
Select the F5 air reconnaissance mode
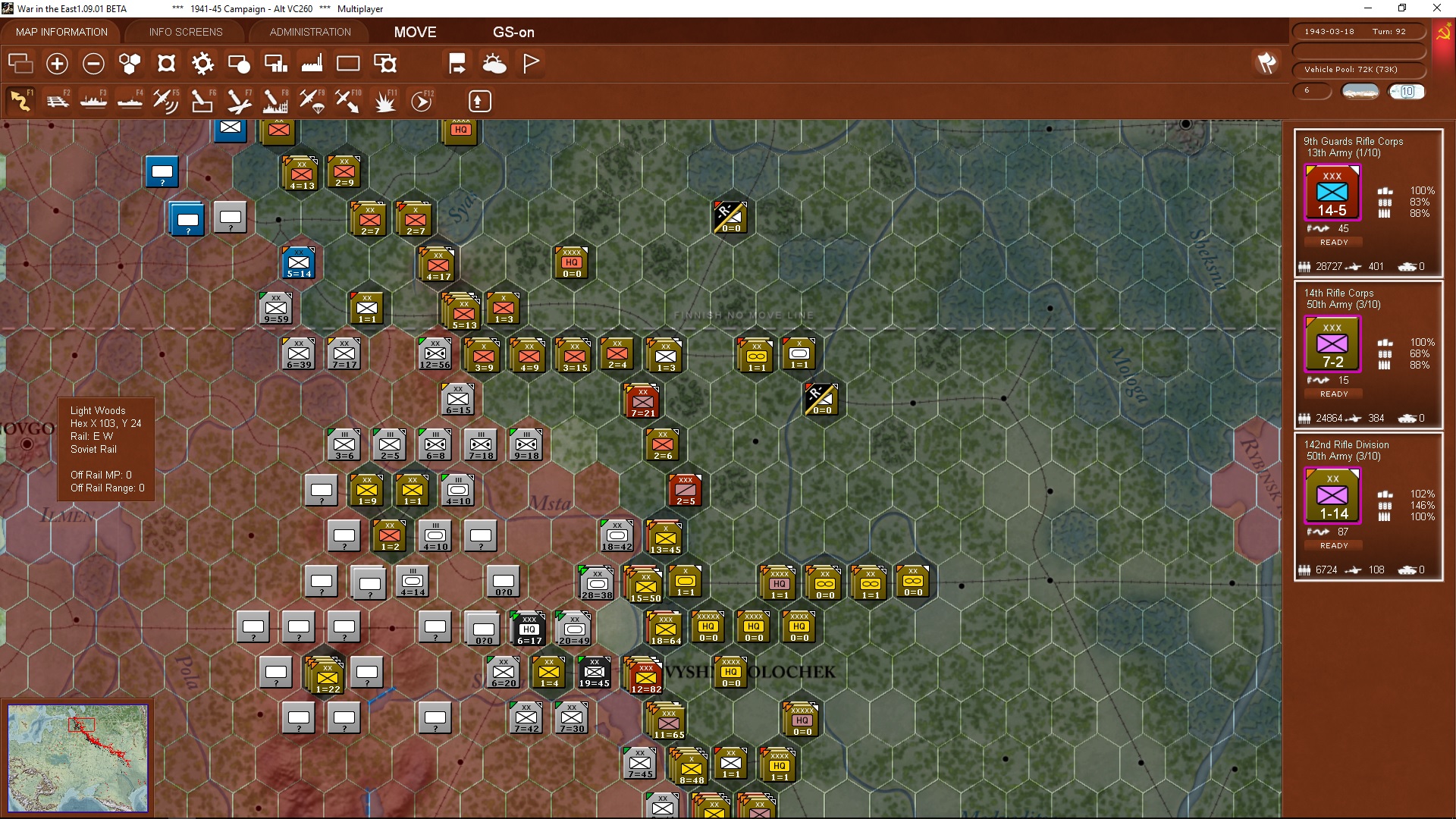click(x=166, y=101)
